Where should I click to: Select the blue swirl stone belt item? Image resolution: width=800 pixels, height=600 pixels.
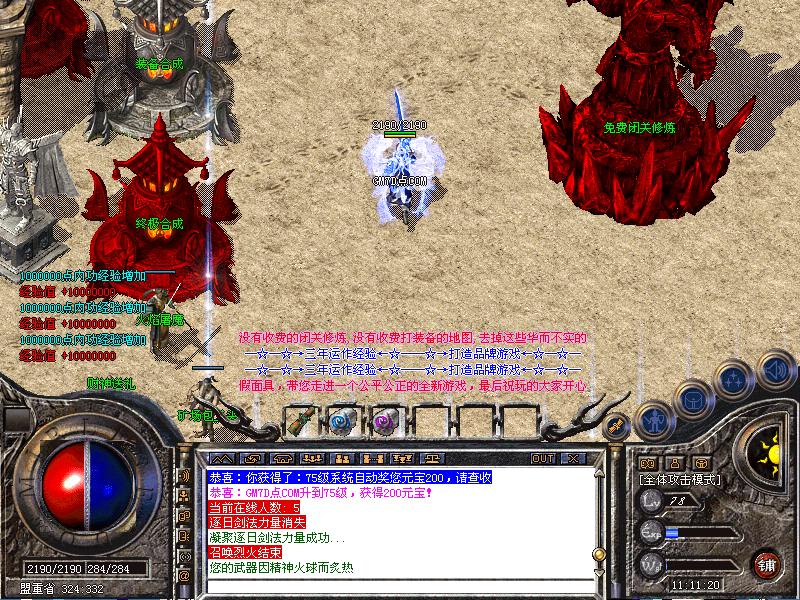(342, 421)
